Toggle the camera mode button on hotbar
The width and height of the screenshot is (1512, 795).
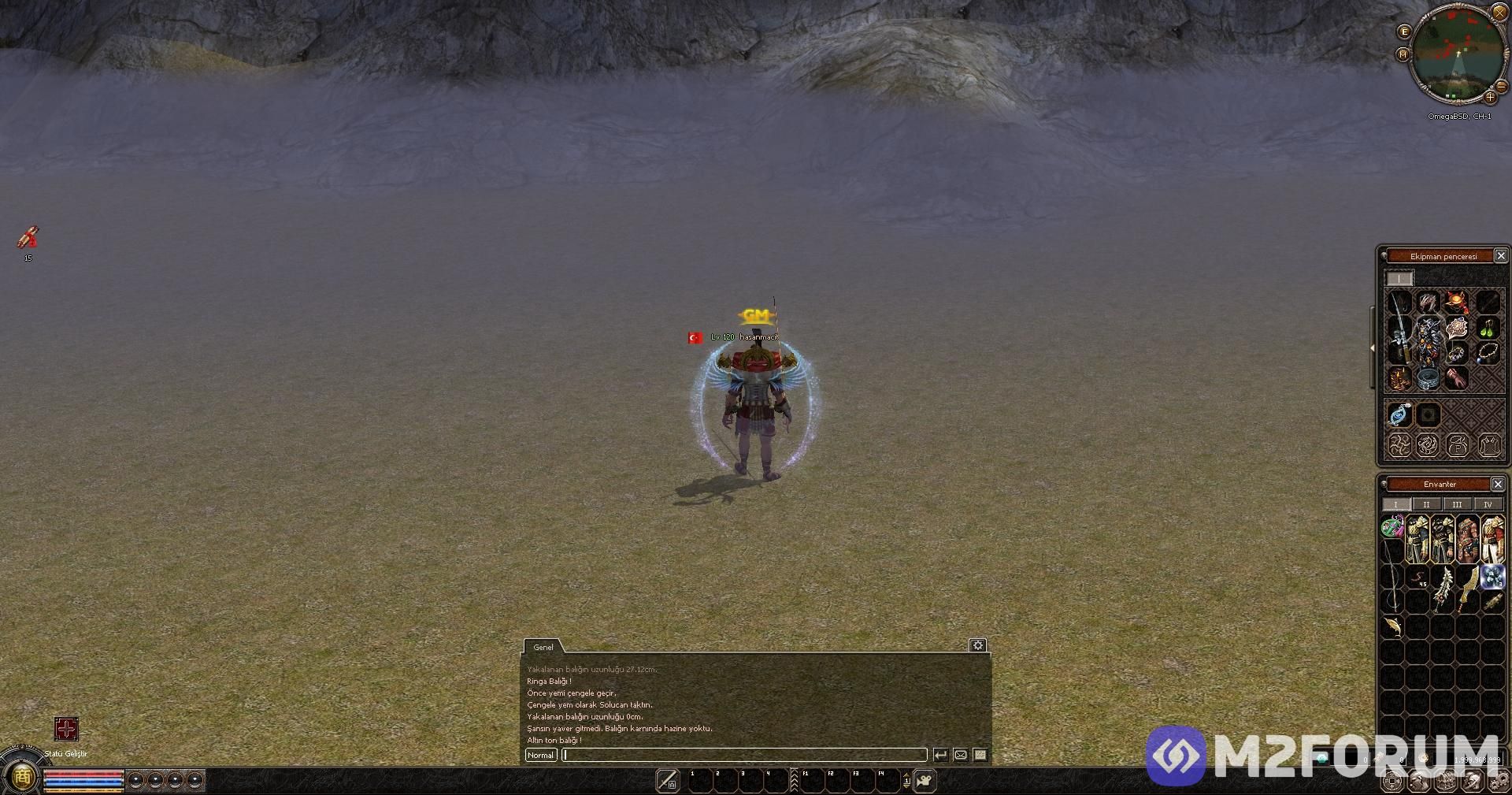pos(924,781)
